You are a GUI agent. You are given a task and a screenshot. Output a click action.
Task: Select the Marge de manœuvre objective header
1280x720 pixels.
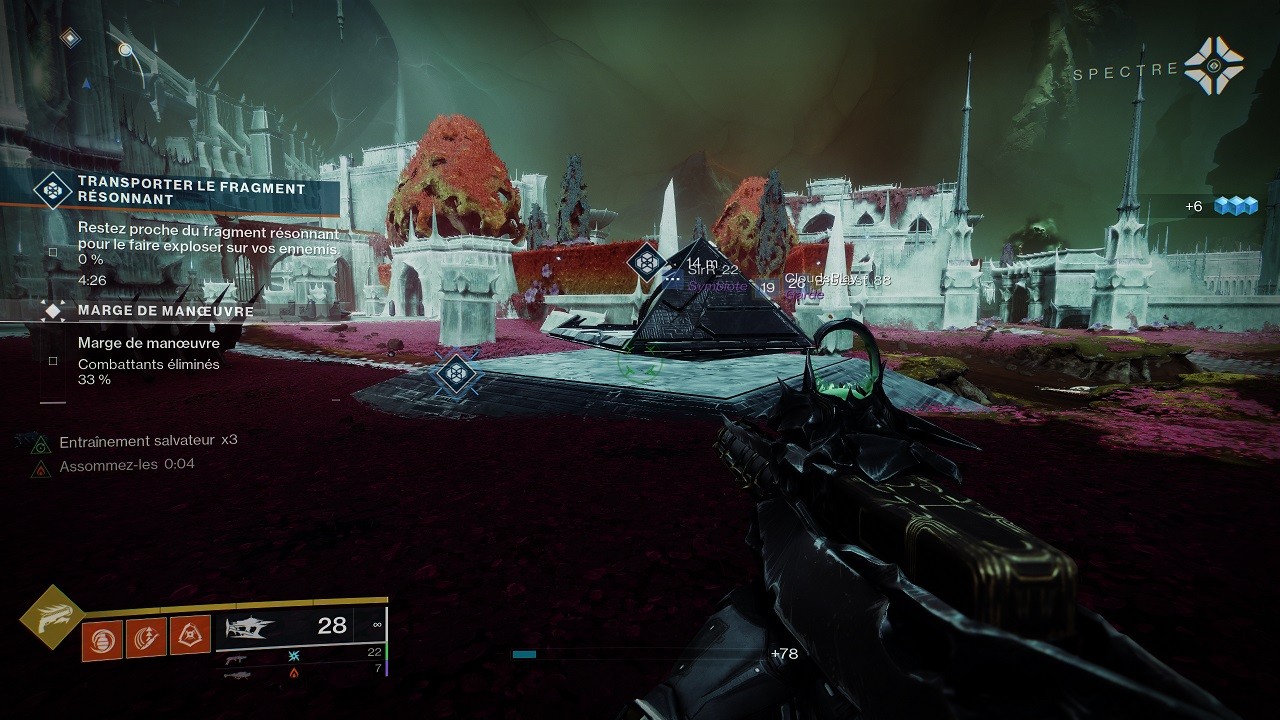(165, 311)
